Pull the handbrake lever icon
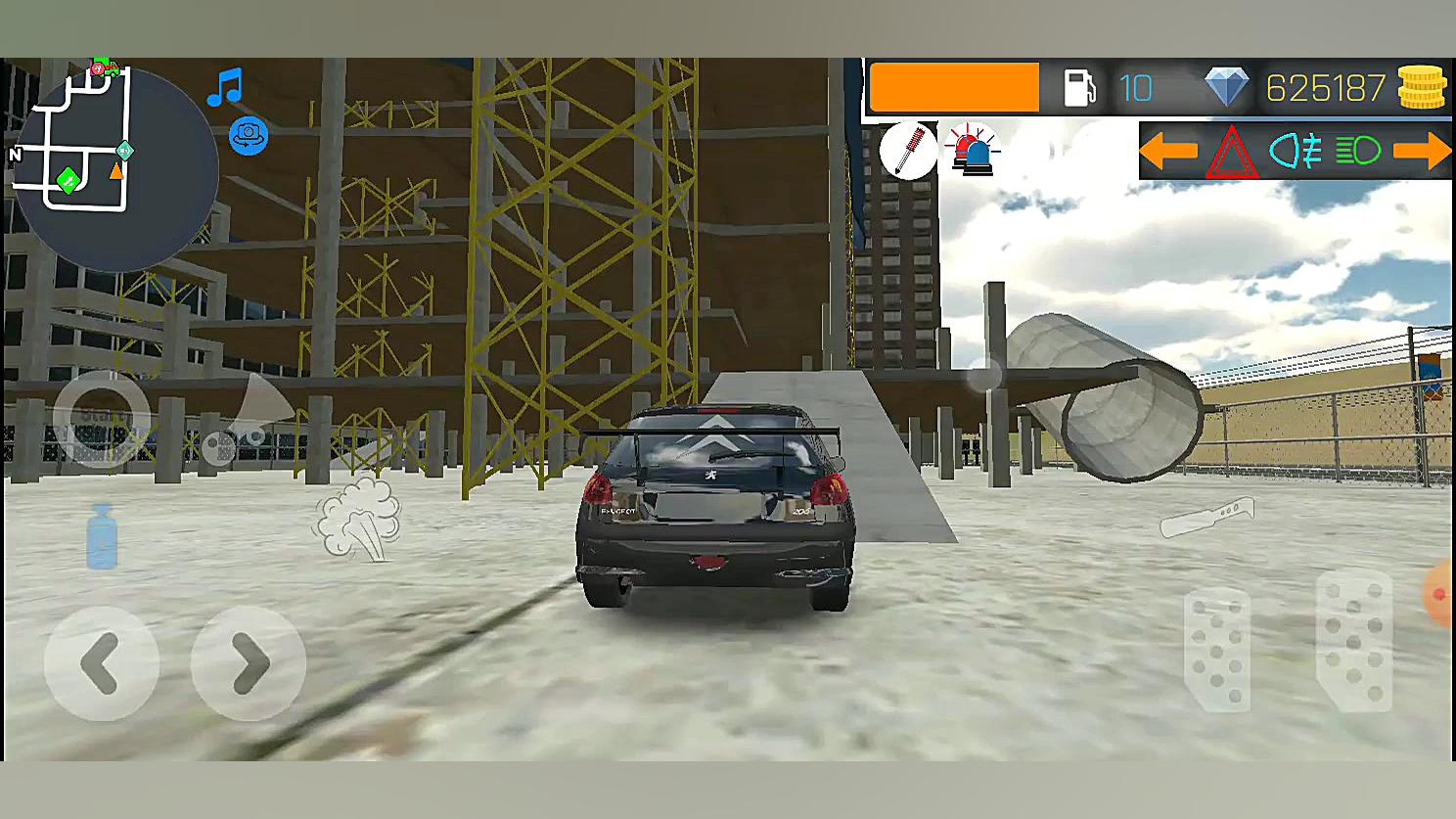The width and height of the screenshot is (1456, 819). pos(1207,517)
